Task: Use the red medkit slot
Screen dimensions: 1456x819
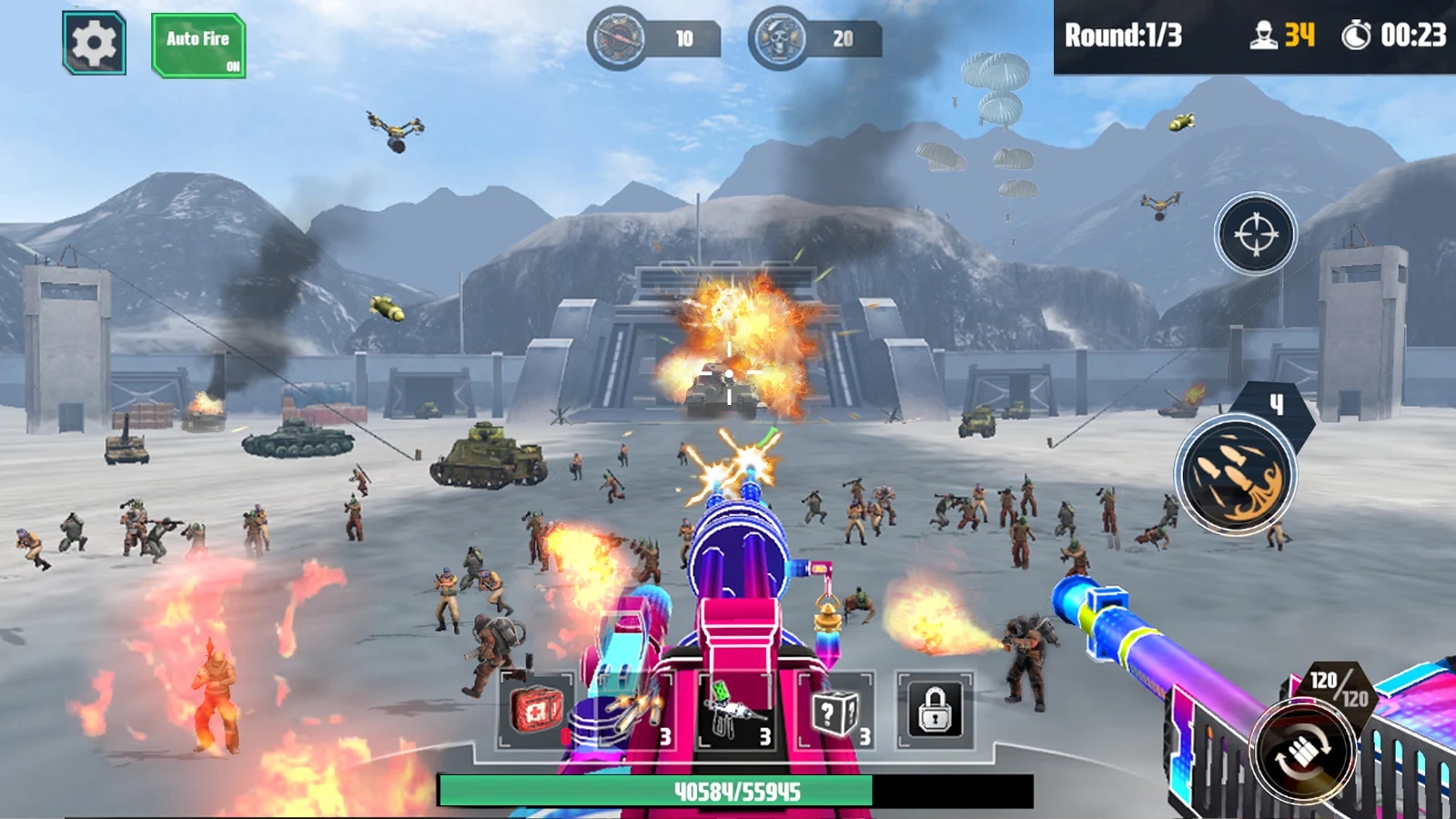Action: tap(536, 711)
